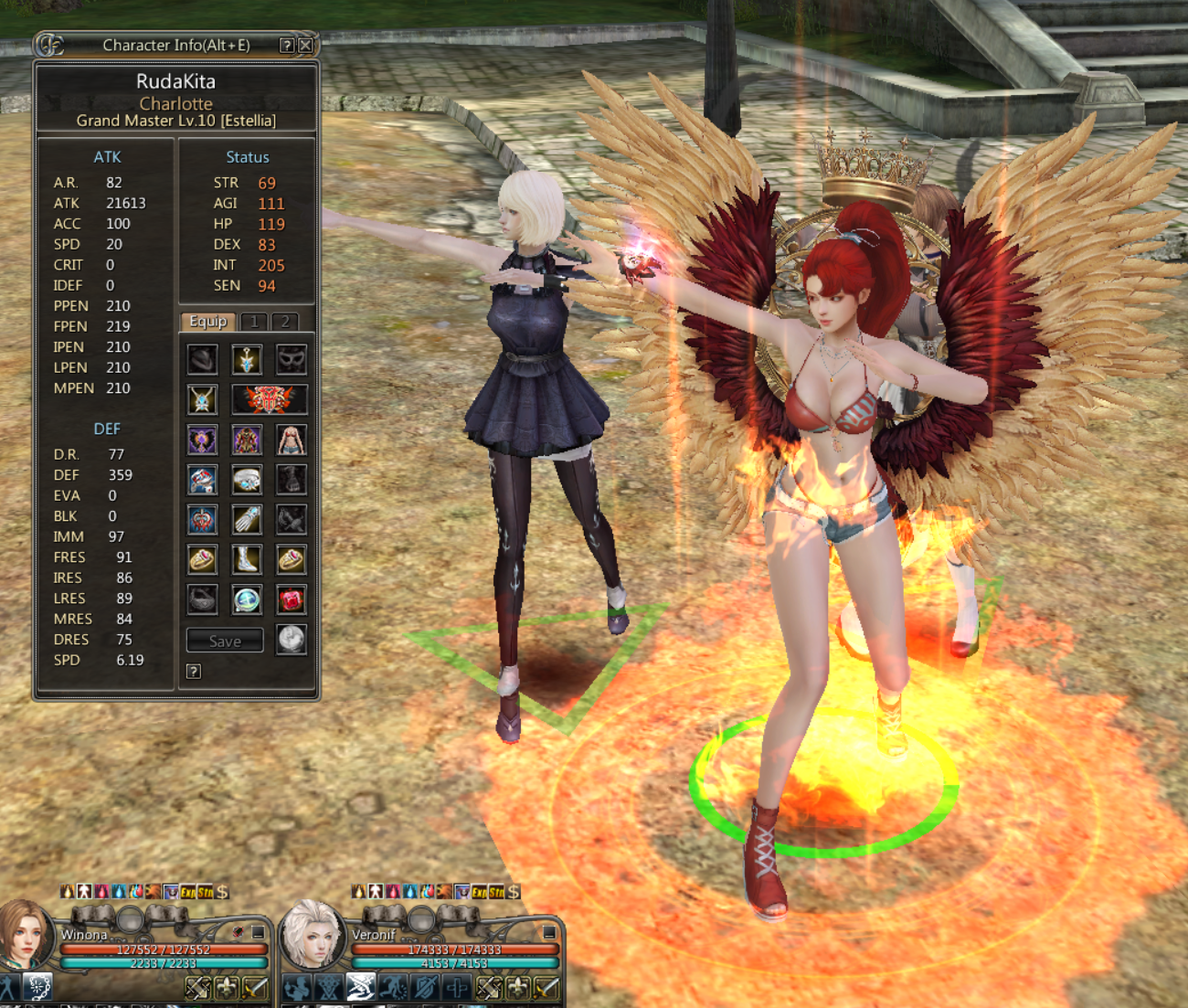
Task: Click the white pet orb slot
Action: tap(292, 640)
